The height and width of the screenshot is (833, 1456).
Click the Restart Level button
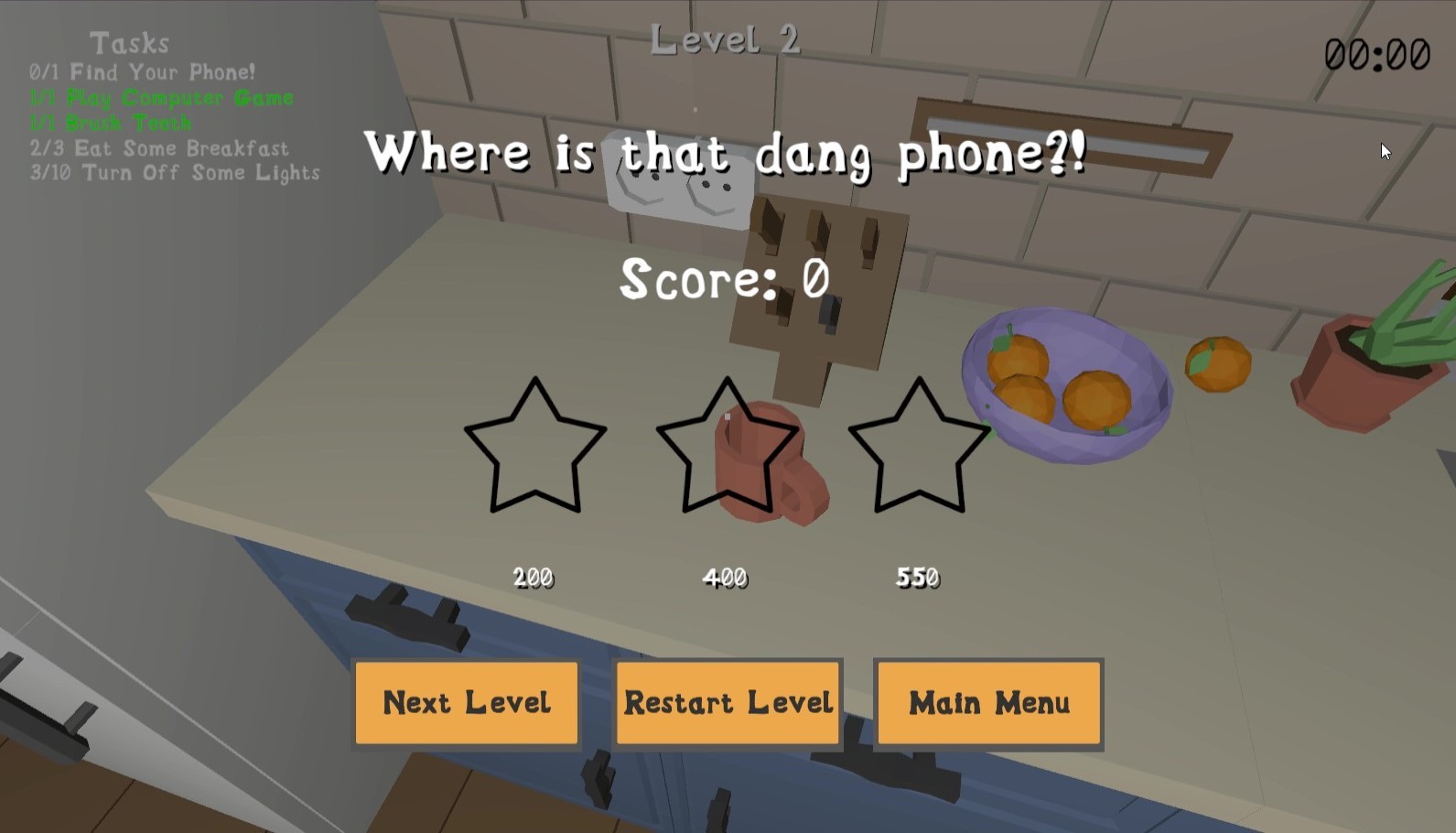point(727,703)
